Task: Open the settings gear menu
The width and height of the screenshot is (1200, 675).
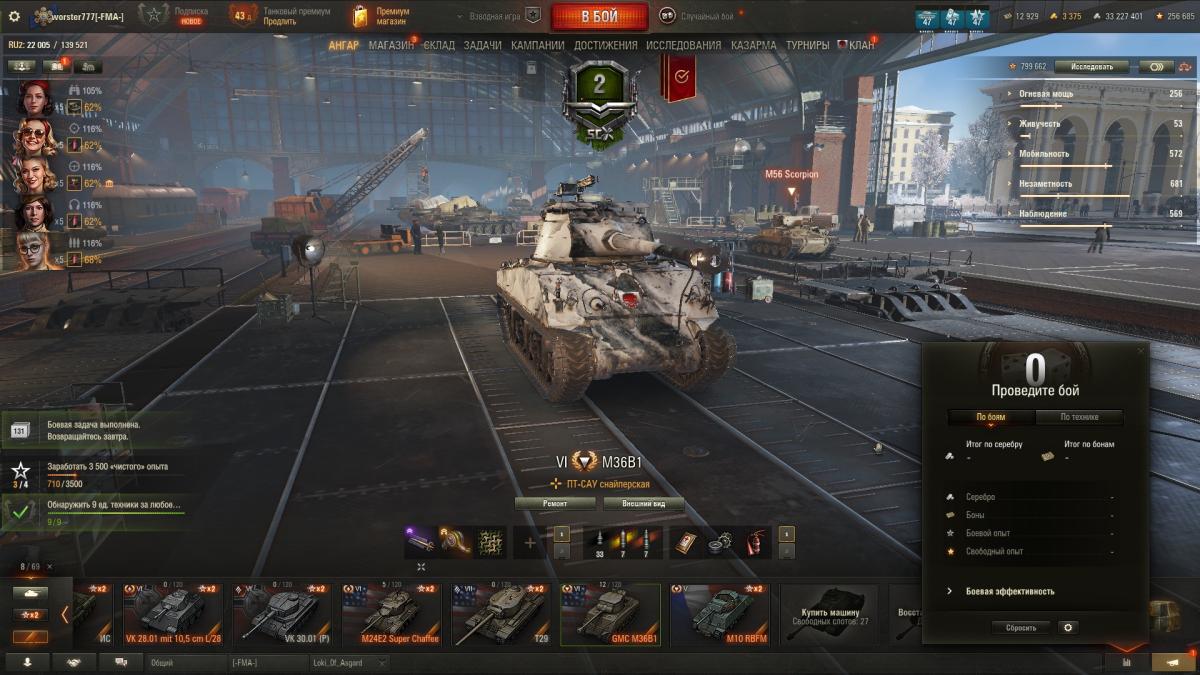Action: [14, 16]
